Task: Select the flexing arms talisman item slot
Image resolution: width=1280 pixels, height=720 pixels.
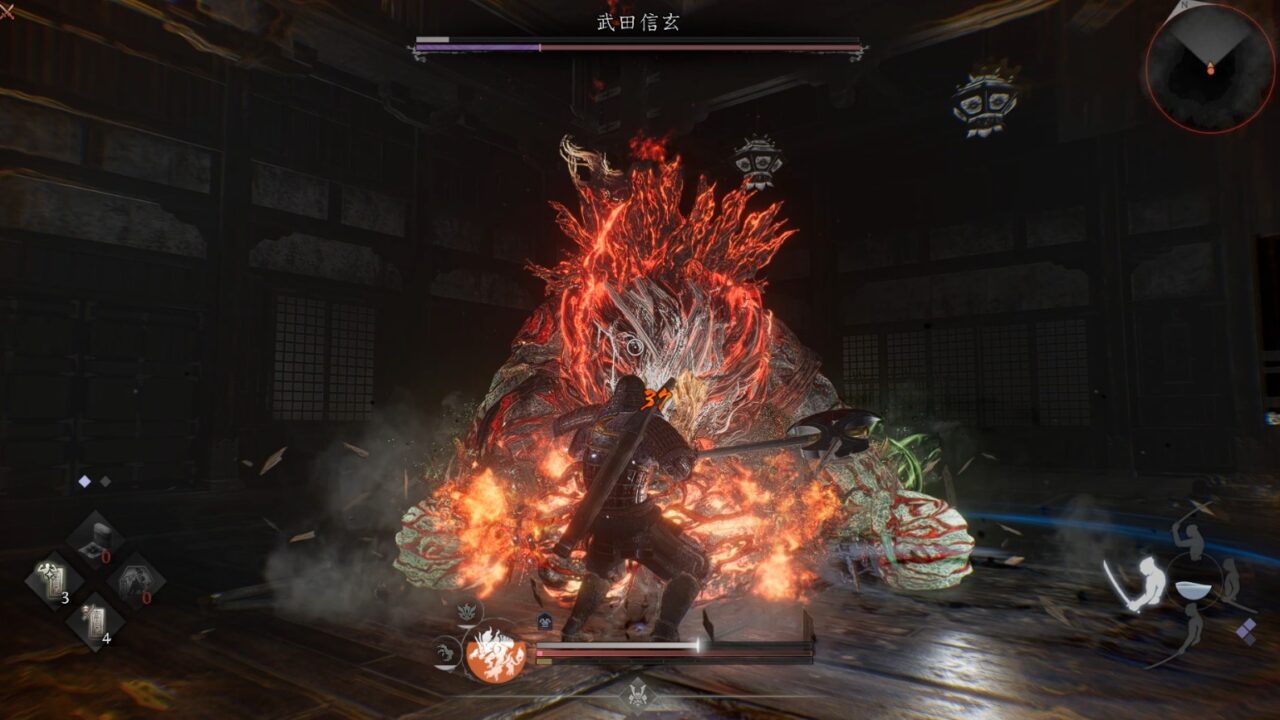Action: click(53, 581)
